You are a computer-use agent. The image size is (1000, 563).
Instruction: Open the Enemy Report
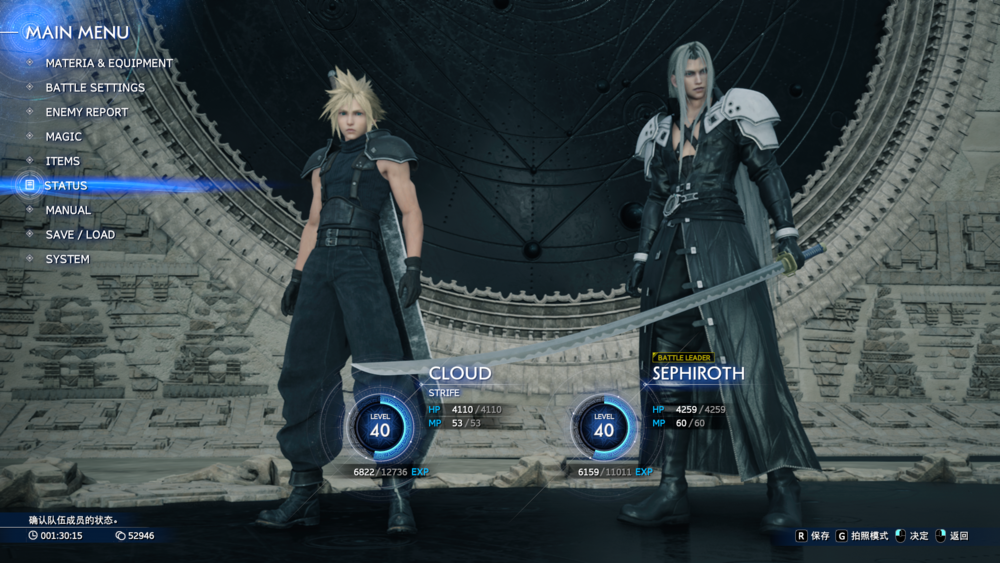tap(86, 112)
